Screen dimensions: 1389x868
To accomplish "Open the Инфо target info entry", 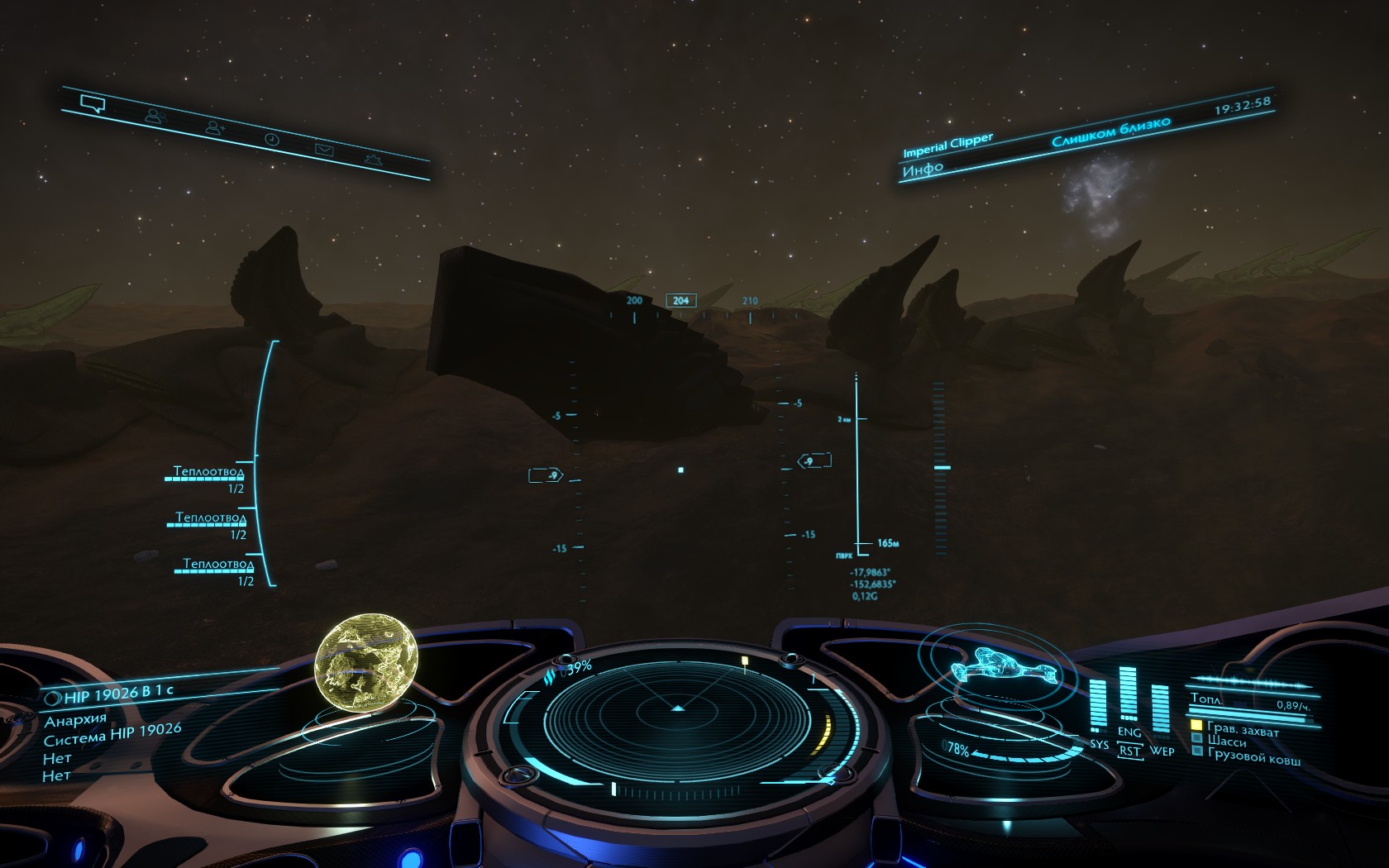I will point(923,169).
